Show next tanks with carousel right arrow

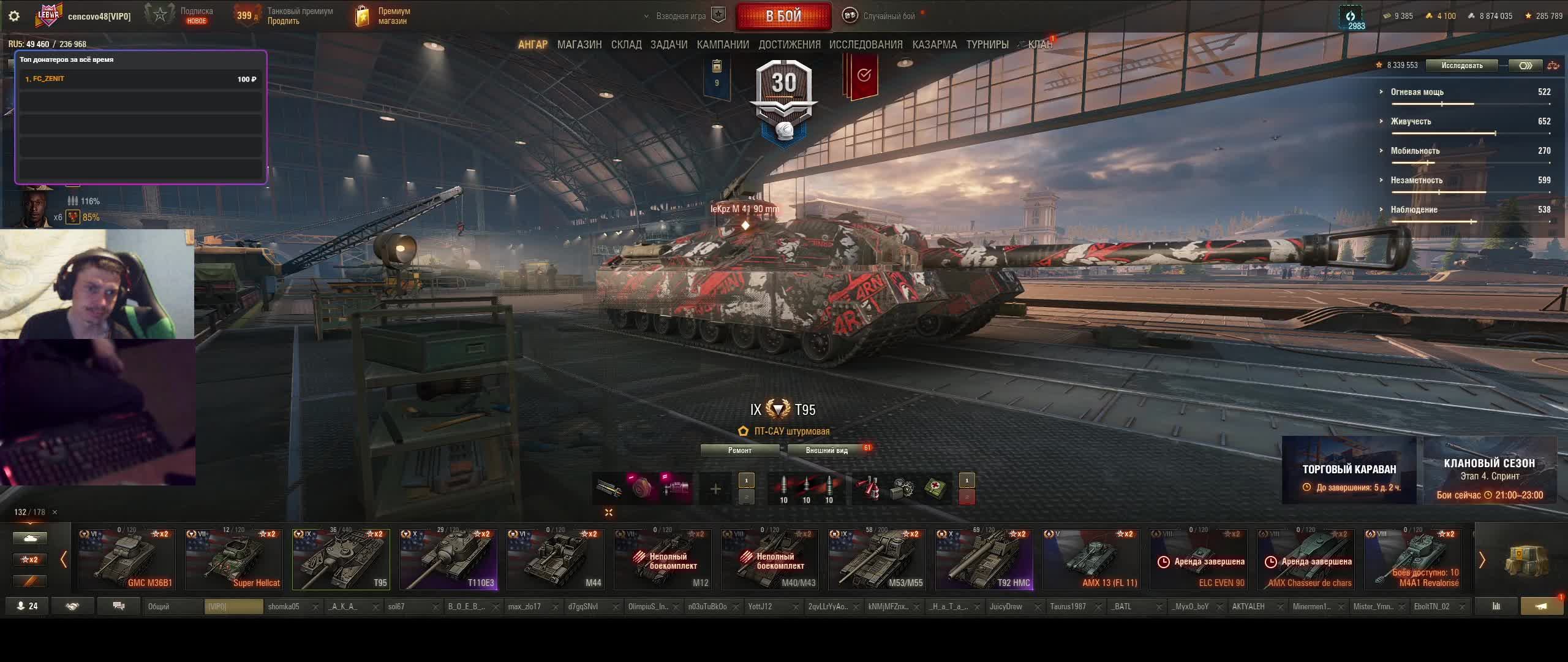[x=1482, y=560]
